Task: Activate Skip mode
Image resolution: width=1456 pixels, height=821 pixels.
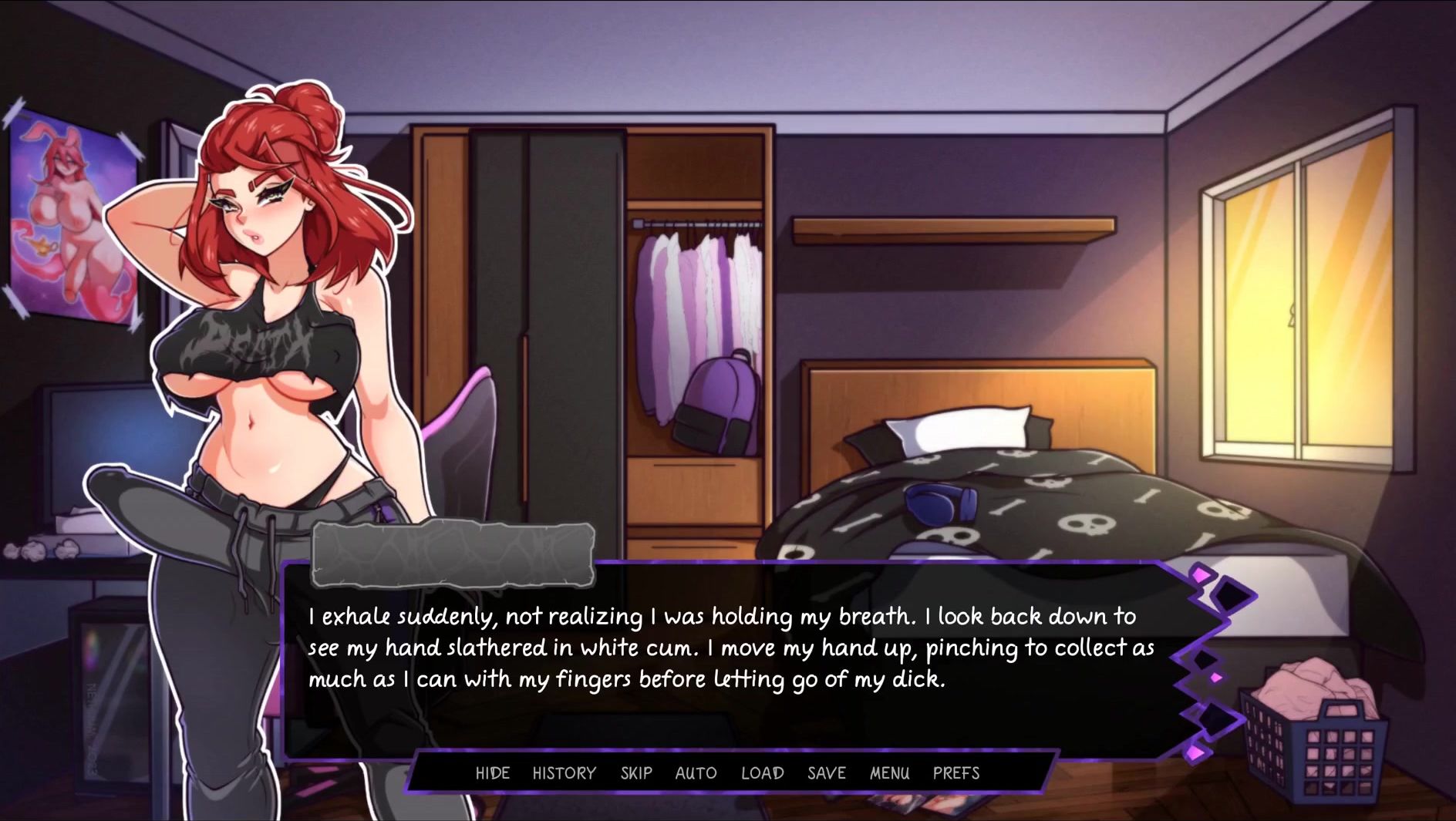Action: point(636,772)
